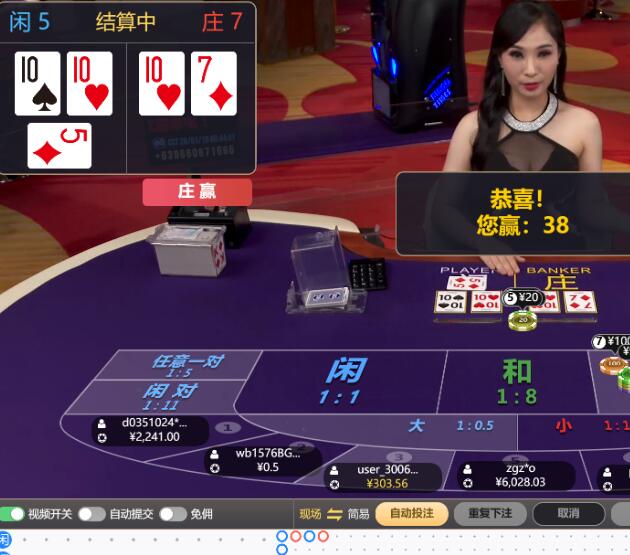Click 重复下注 to repeat the bet
Image resolution: width=630 pixels, height=555 pixels.
click(x=489, y=514)
